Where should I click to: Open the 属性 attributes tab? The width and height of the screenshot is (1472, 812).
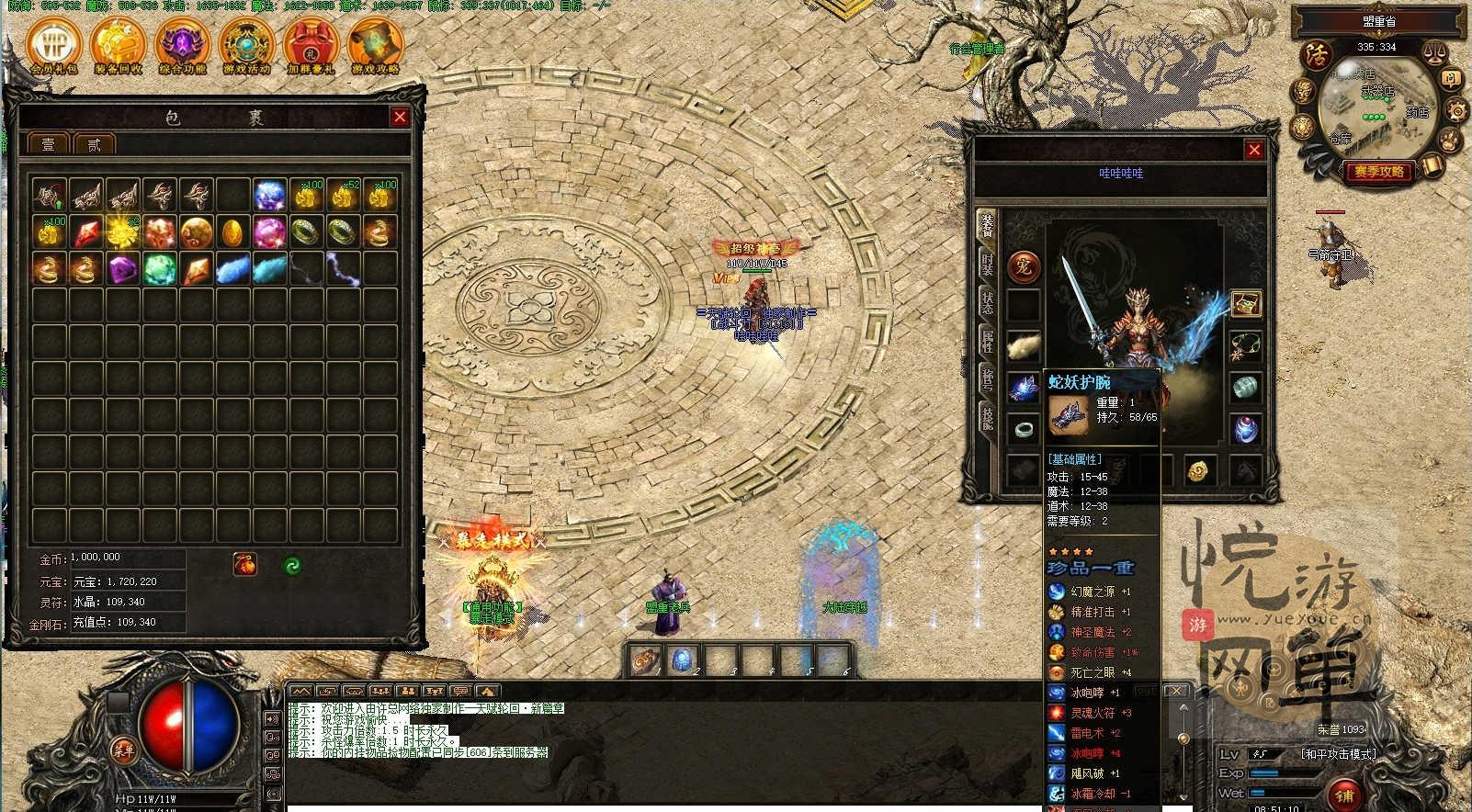click(x=987, y=341)
